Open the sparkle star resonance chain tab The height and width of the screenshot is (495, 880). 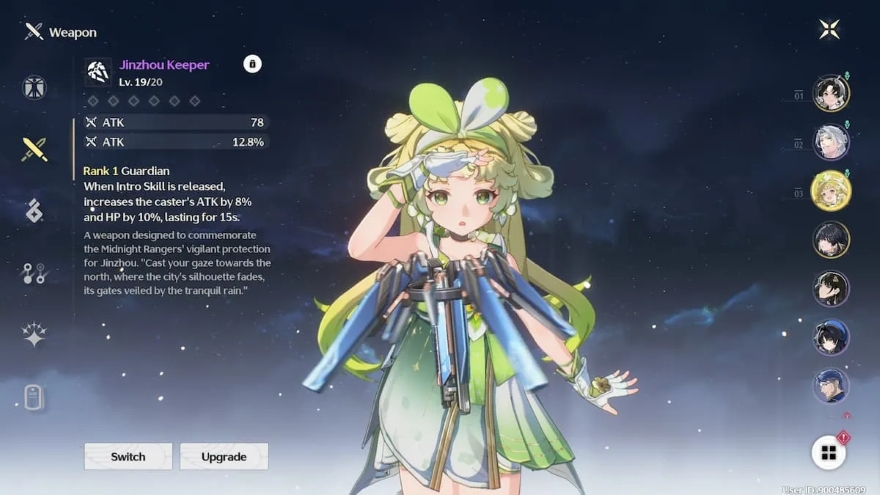(35, 335)
